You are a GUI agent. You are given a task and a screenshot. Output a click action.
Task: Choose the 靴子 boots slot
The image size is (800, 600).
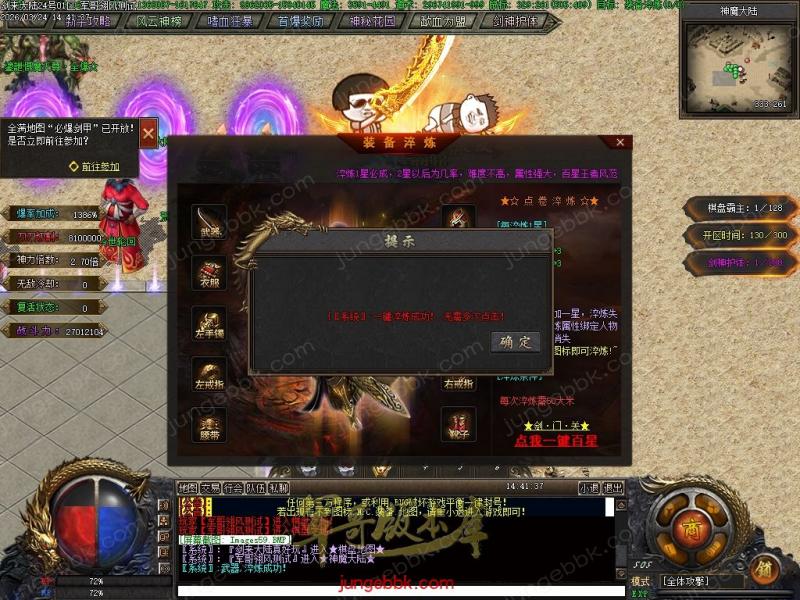click(459, 424)
